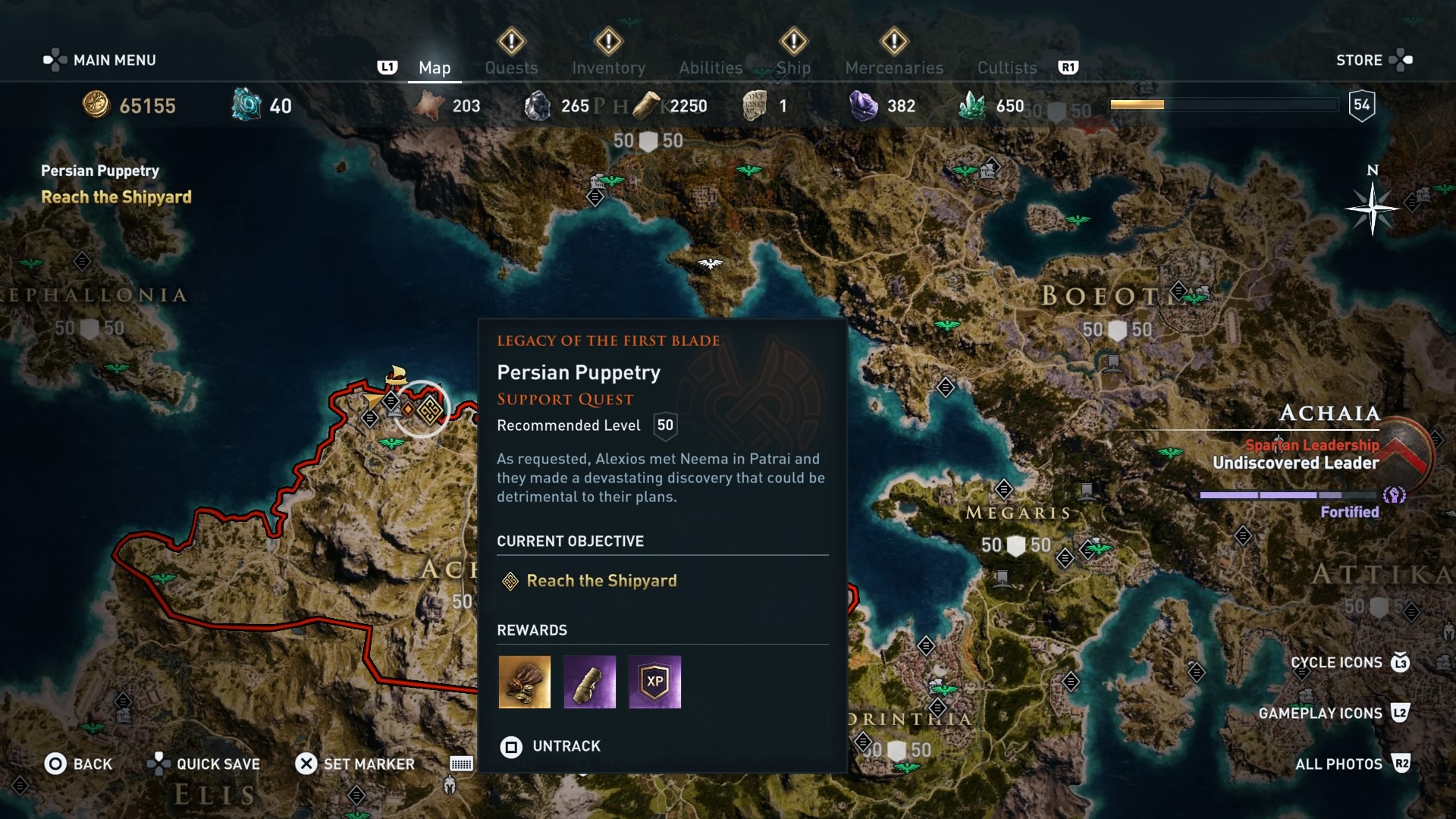Select the Map tab
The height and width of the screenshot is (819, 1456).
click(435, 67)
